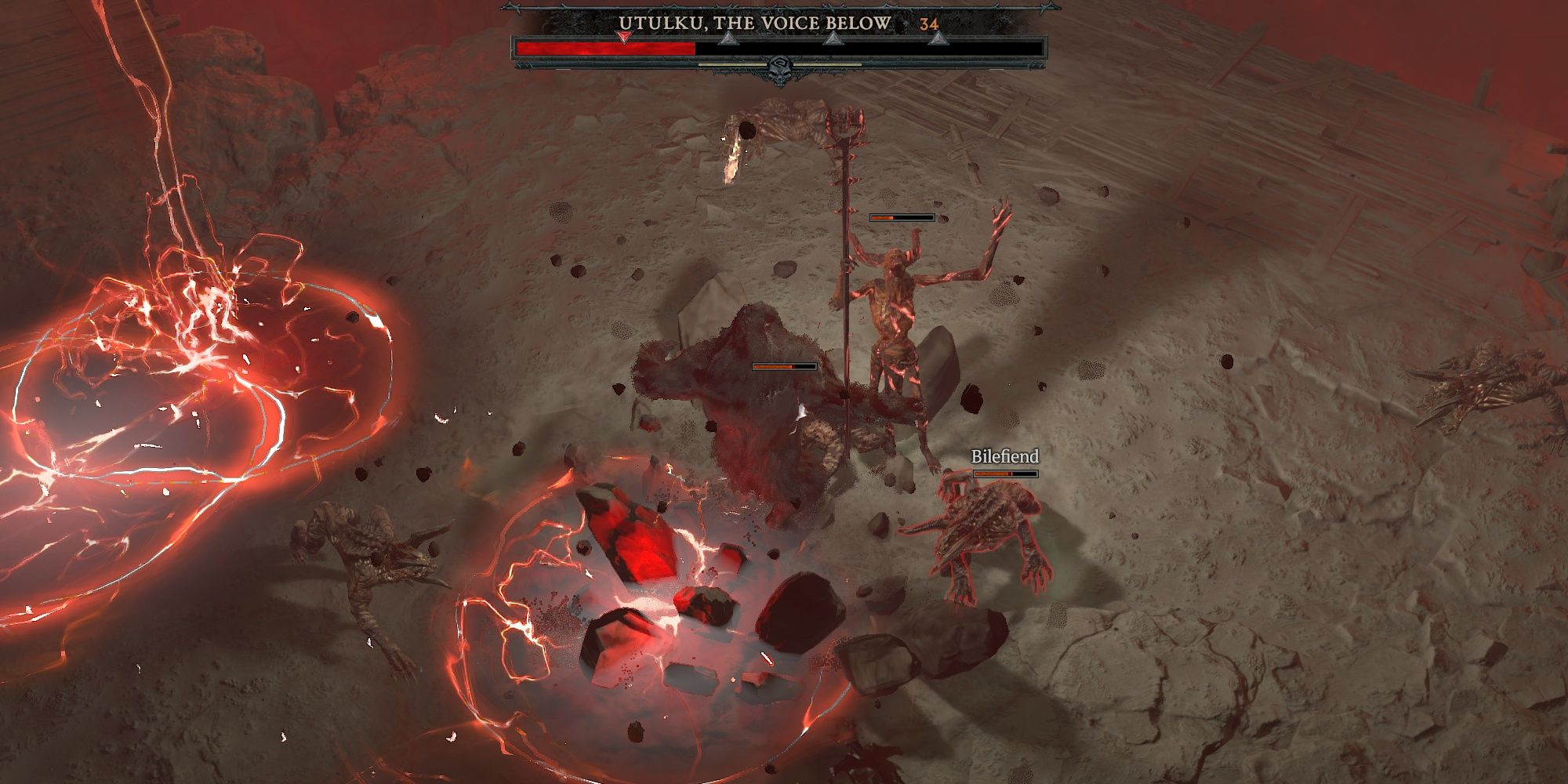Click the red stagger marker on the health bar
The height and width of the screenshot is (784, 1568).
coord(622,38)
